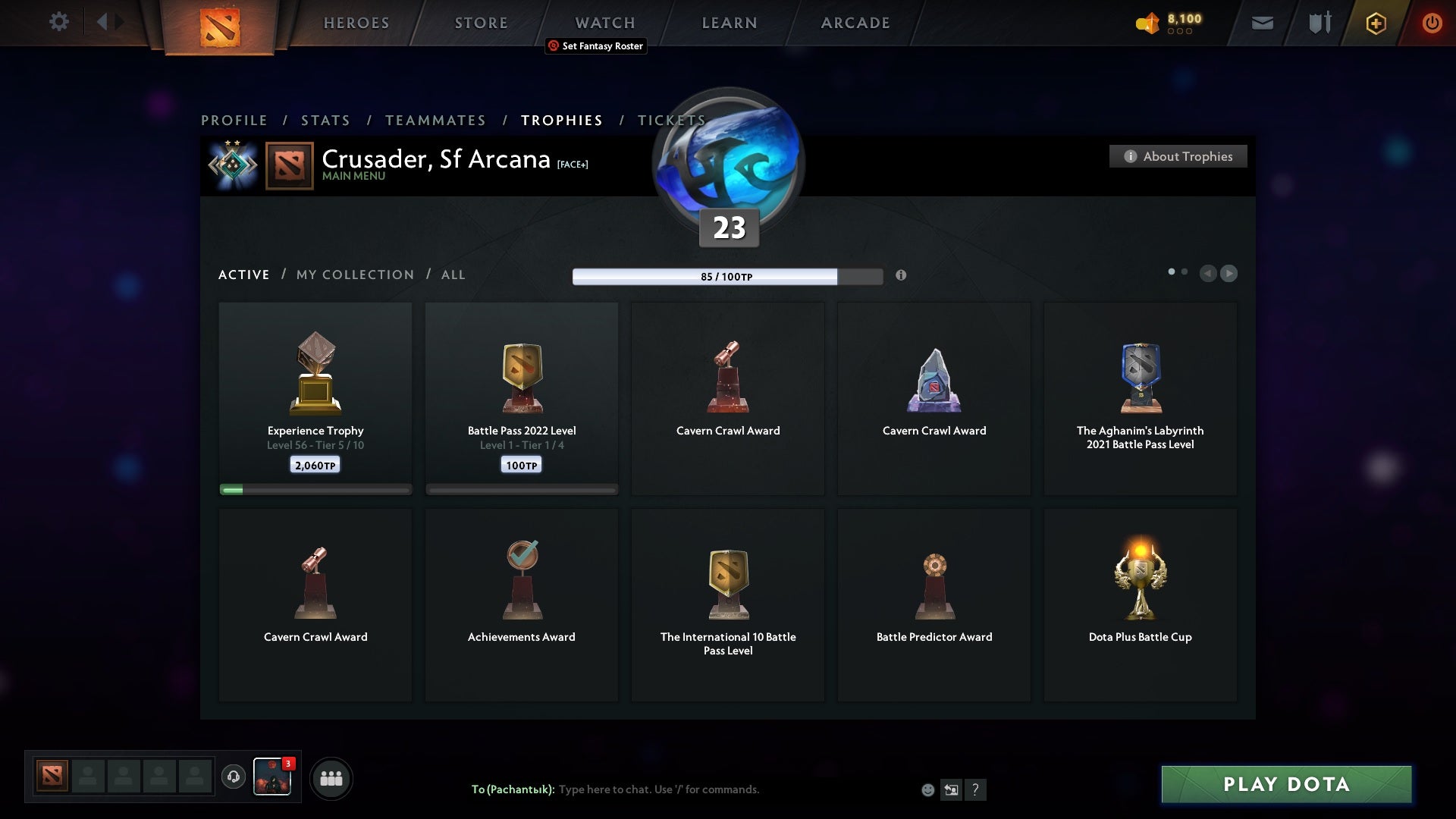This screenshot has height=819, width=1456.
Task: Open the settings gear icon
Action: point(59,22)
